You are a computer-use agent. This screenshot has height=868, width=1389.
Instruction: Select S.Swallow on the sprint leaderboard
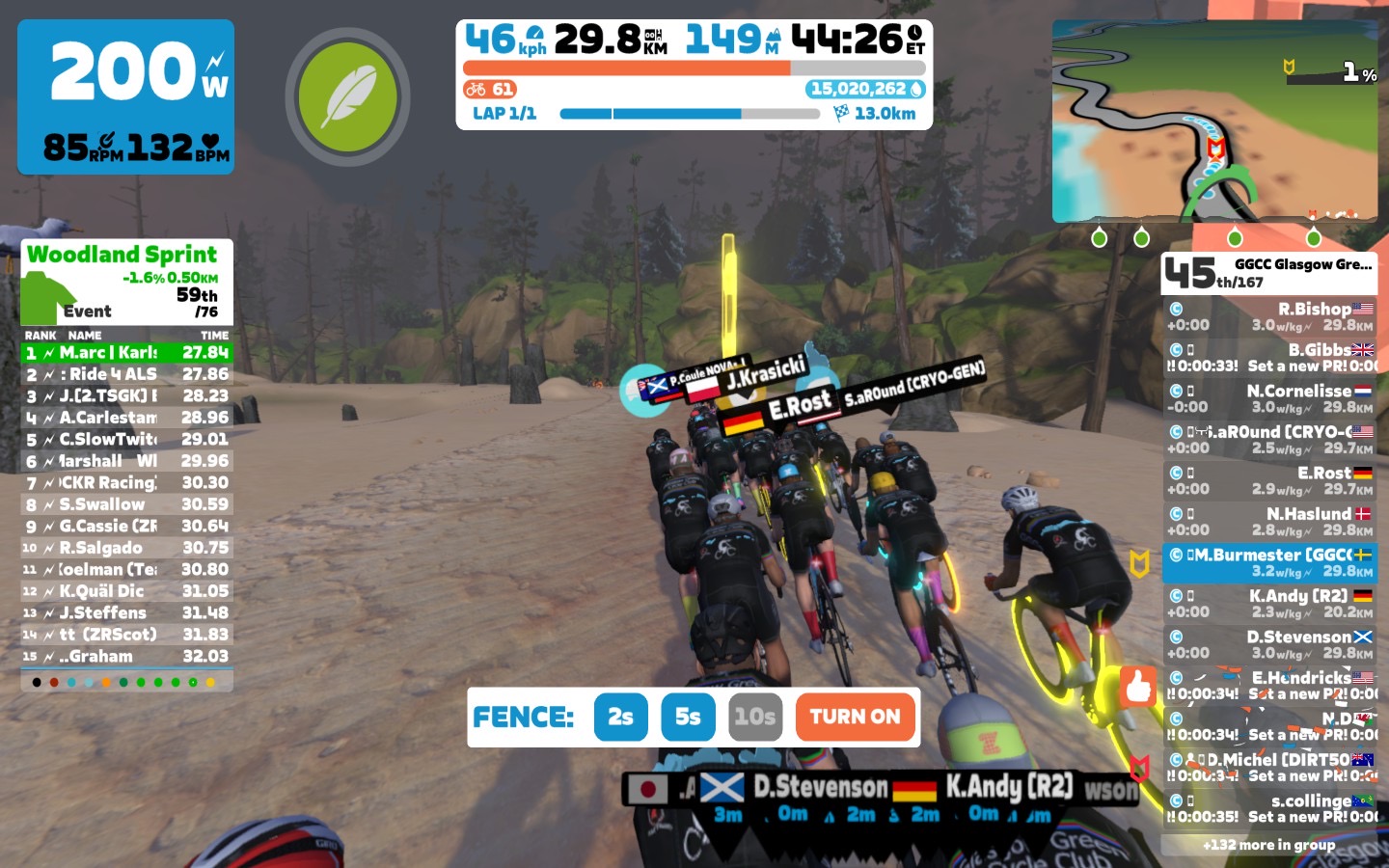pos(126,504)
